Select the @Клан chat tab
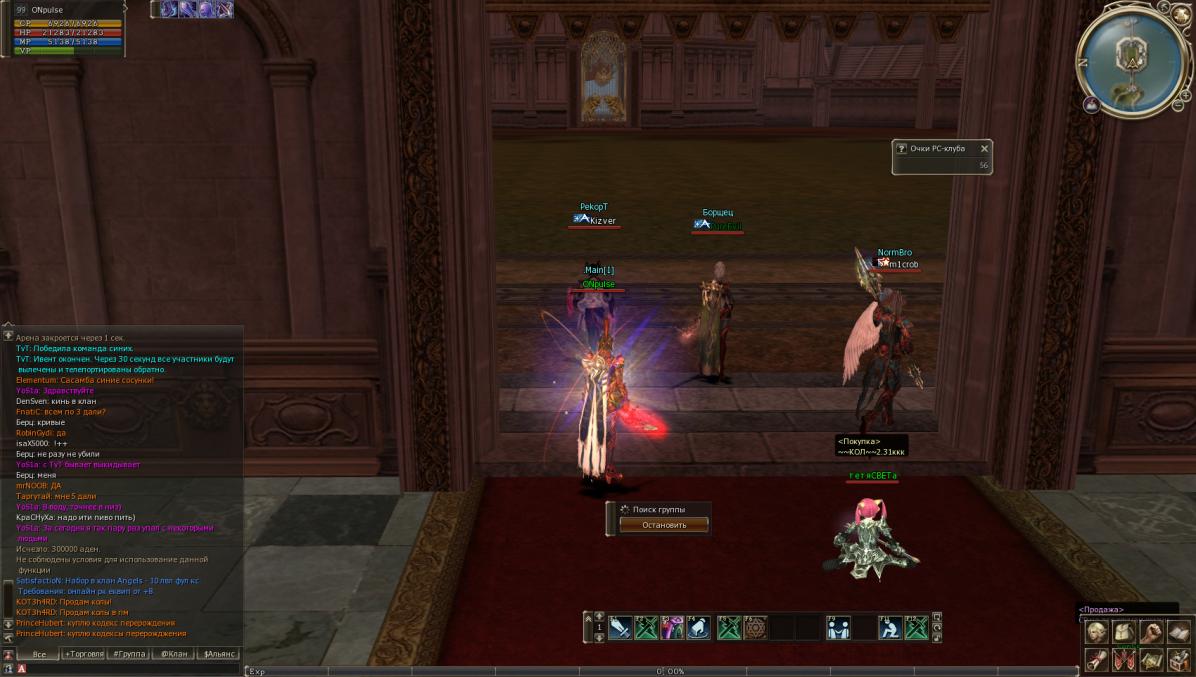Viewport: 1196px width, 677px height. click(x=173, y=654)
